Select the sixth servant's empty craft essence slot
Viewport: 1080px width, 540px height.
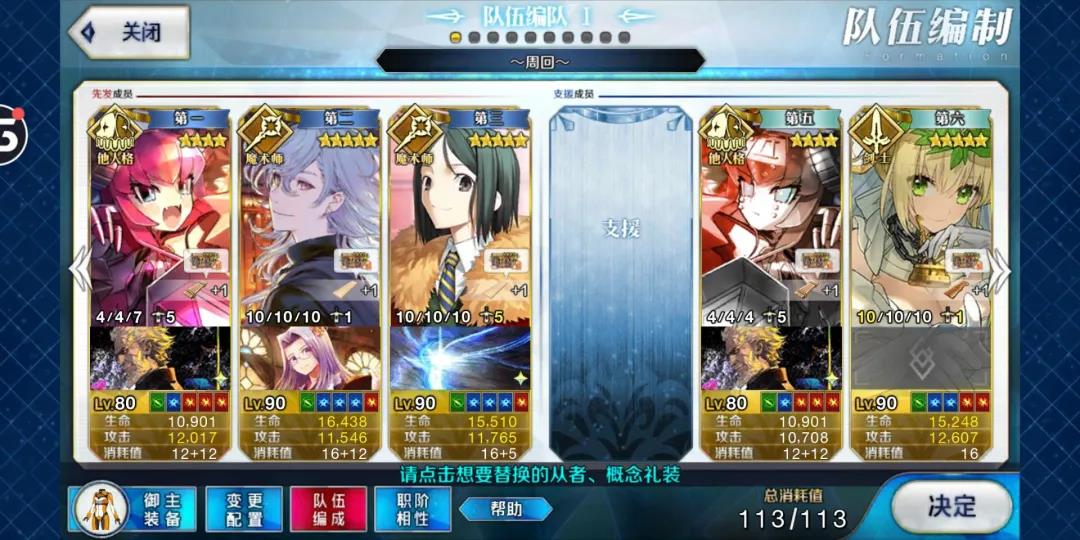pyautogui.click(x=920, y=358)
